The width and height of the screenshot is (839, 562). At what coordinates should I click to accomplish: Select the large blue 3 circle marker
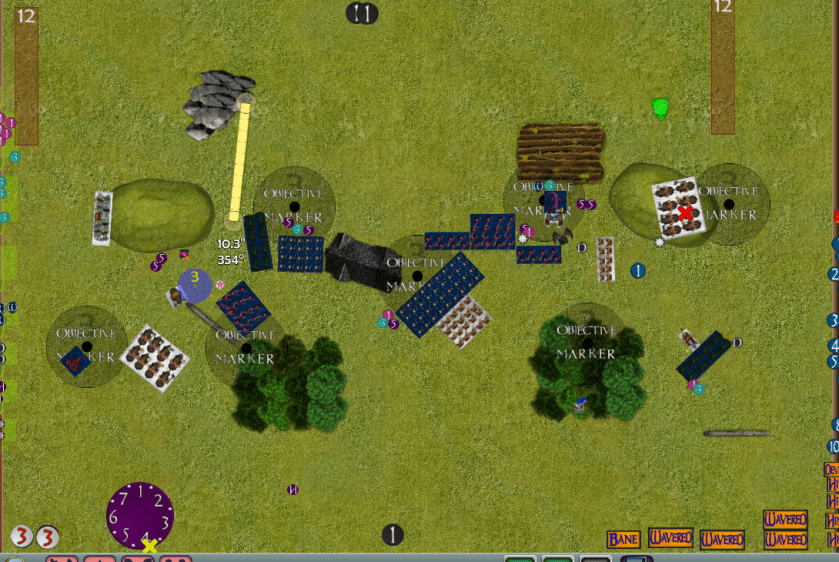(x=195, y=285)
